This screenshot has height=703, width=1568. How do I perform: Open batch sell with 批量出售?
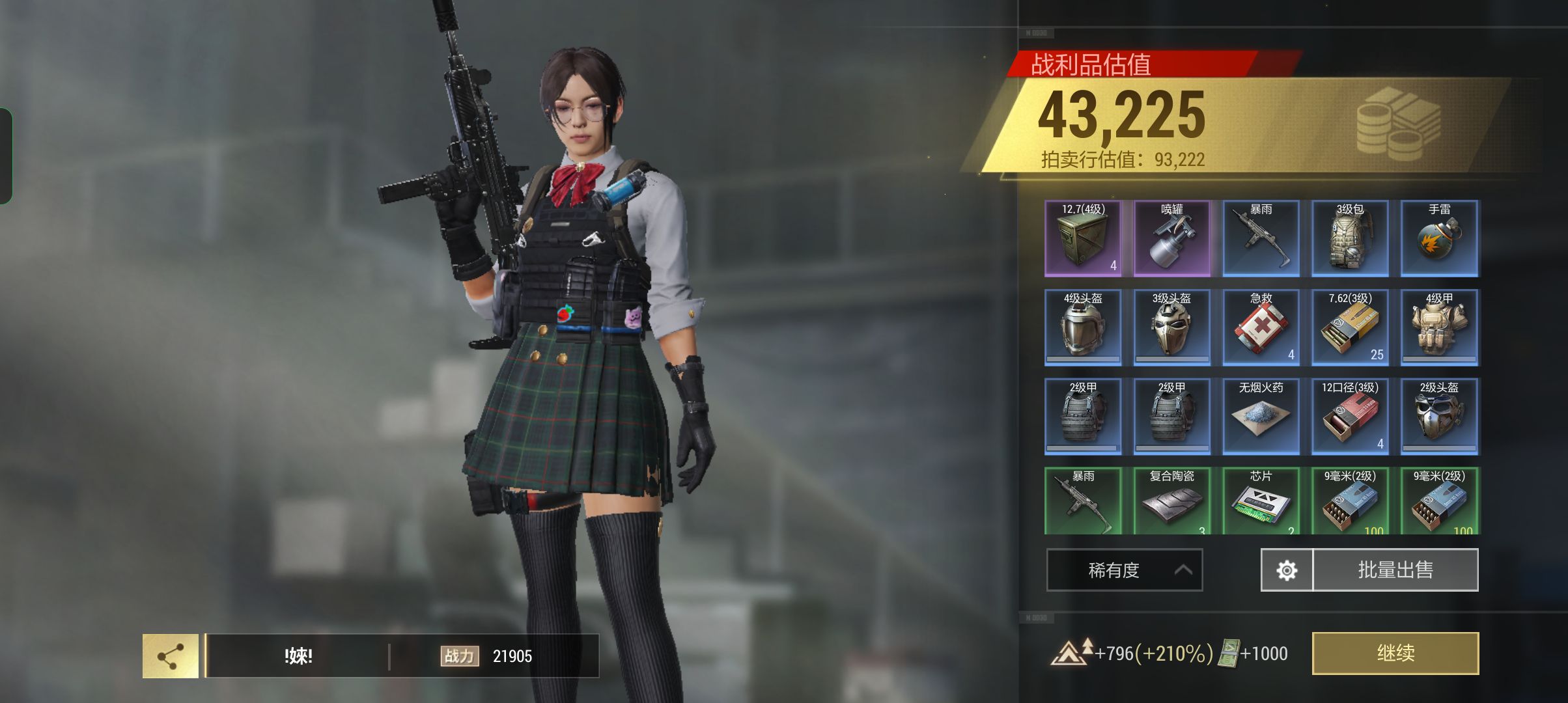[1395, 570]
